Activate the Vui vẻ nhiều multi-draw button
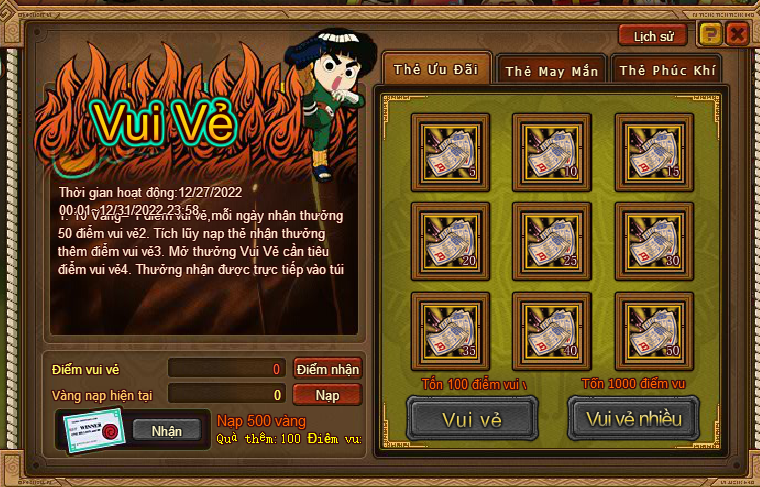Screen dimensions: 760x487 633,418
